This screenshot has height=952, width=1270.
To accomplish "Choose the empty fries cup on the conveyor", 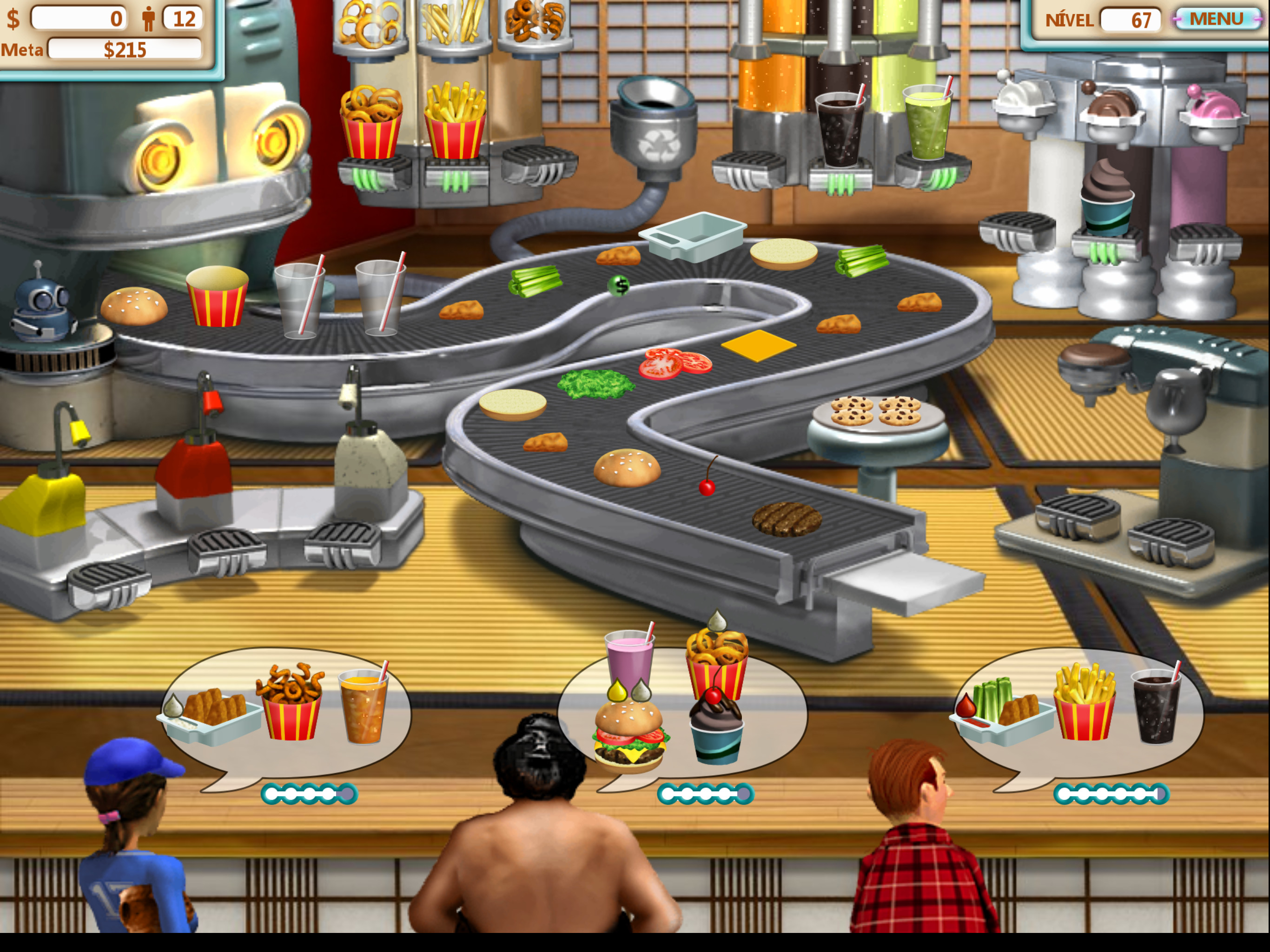I will click(217, 297).
